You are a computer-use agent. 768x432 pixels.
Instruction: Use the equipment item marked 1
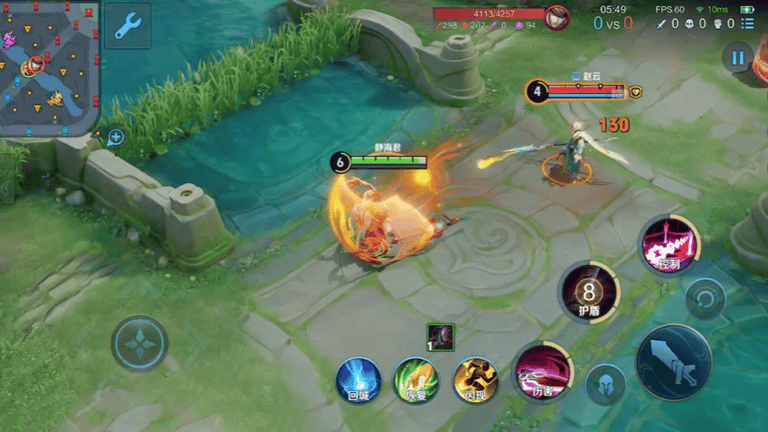coord(440,337)
